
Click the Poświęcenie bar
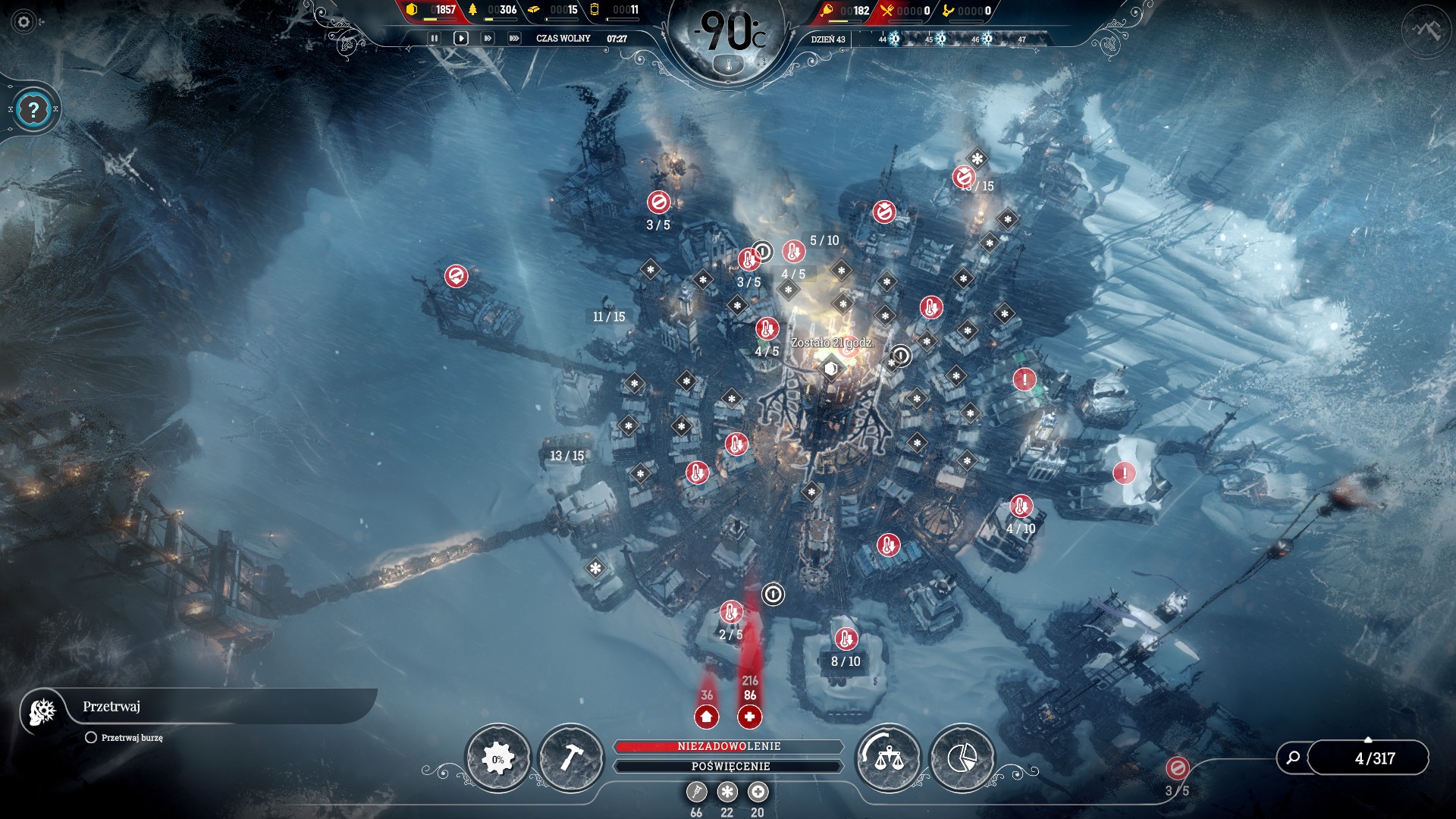(729, 766)
